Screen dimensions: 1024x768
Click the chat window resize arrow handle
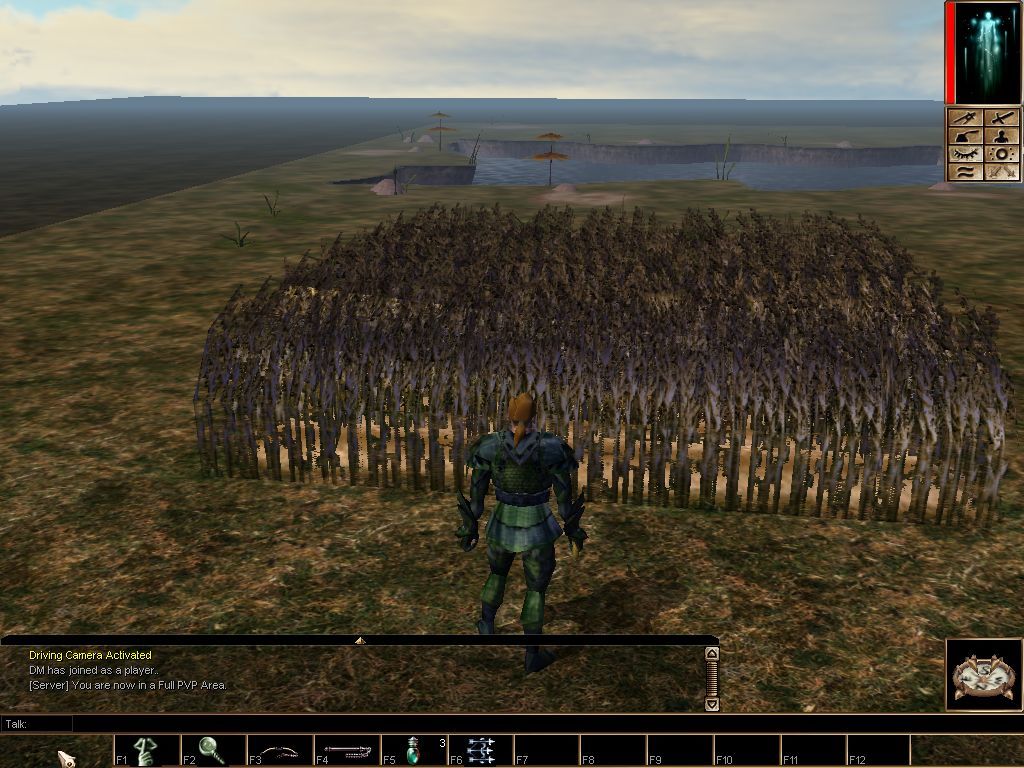[x=360, y=640]
